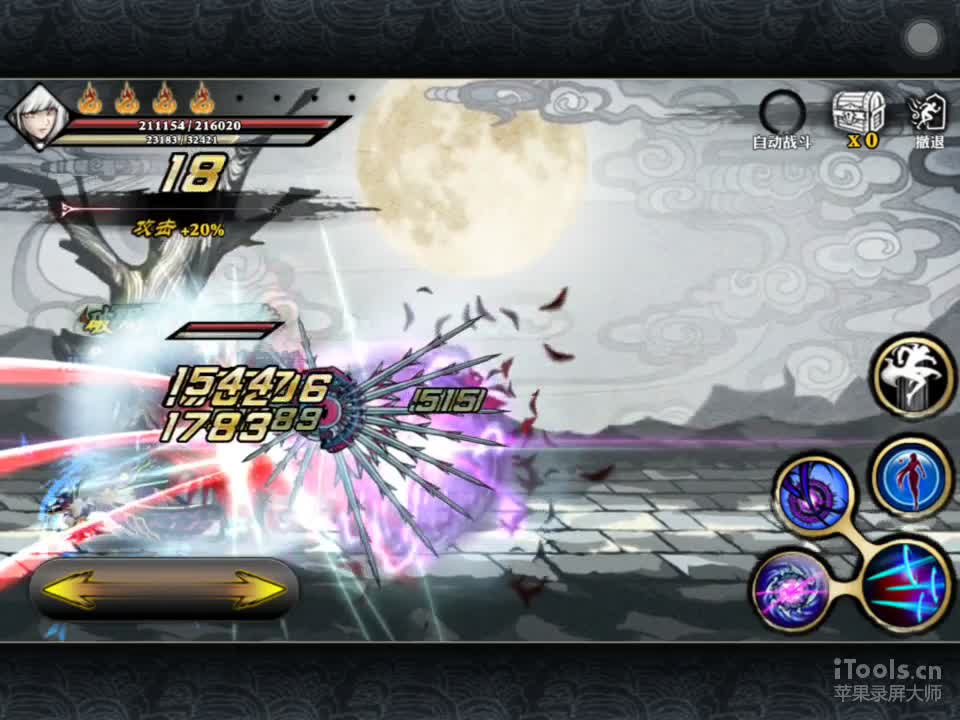Activate the white figure skill icon
Image resolution: width=960 pixels, height=720 pixels.
914,375
